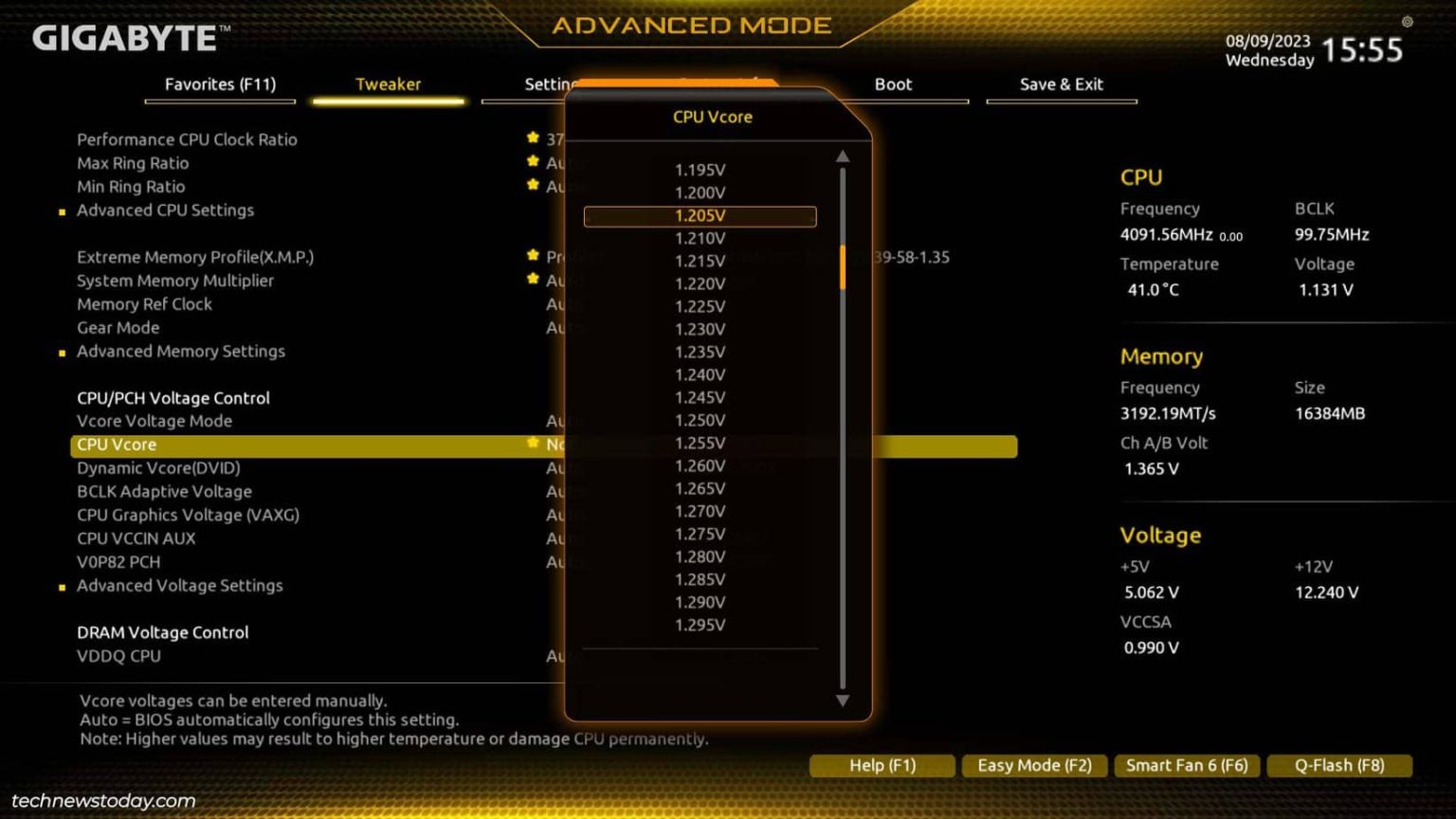Toggle the favorite star beside Performance CPU Clock Ratio

point(532,138)
